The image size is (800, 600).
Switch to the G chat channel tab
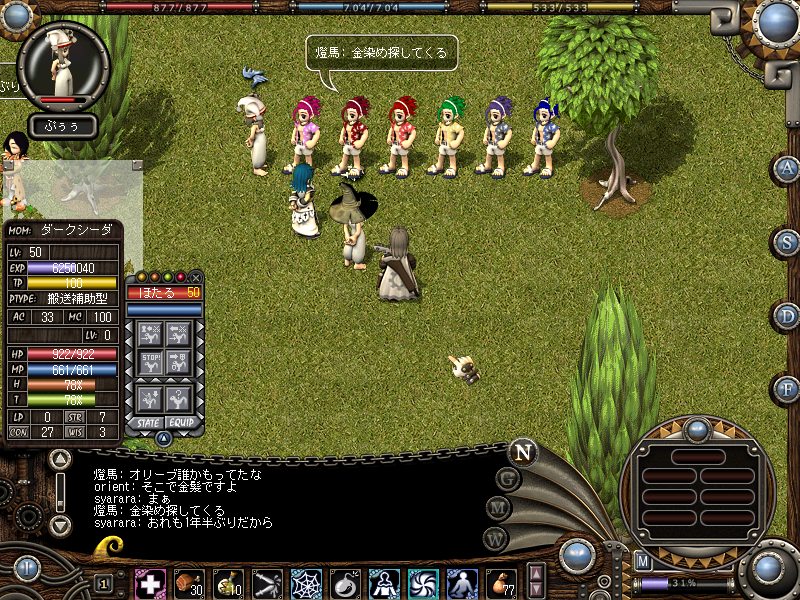click(508, 479)
